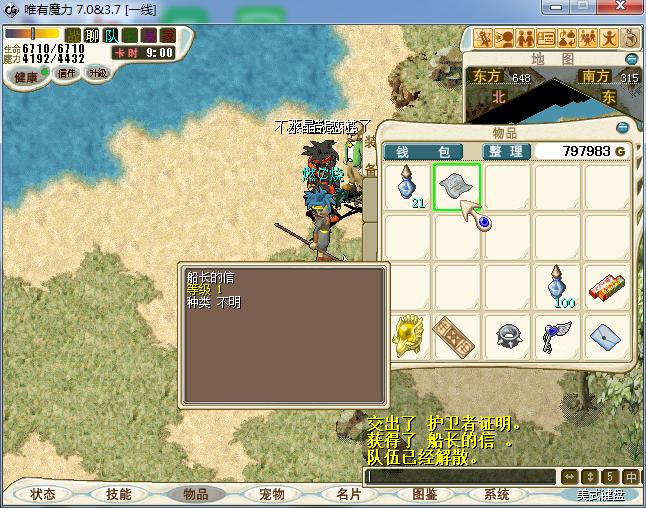Select the blue potion stack of 100
The width and height of the screenshot is (646, 508).
pyautogui.click(x=558, y=287)
